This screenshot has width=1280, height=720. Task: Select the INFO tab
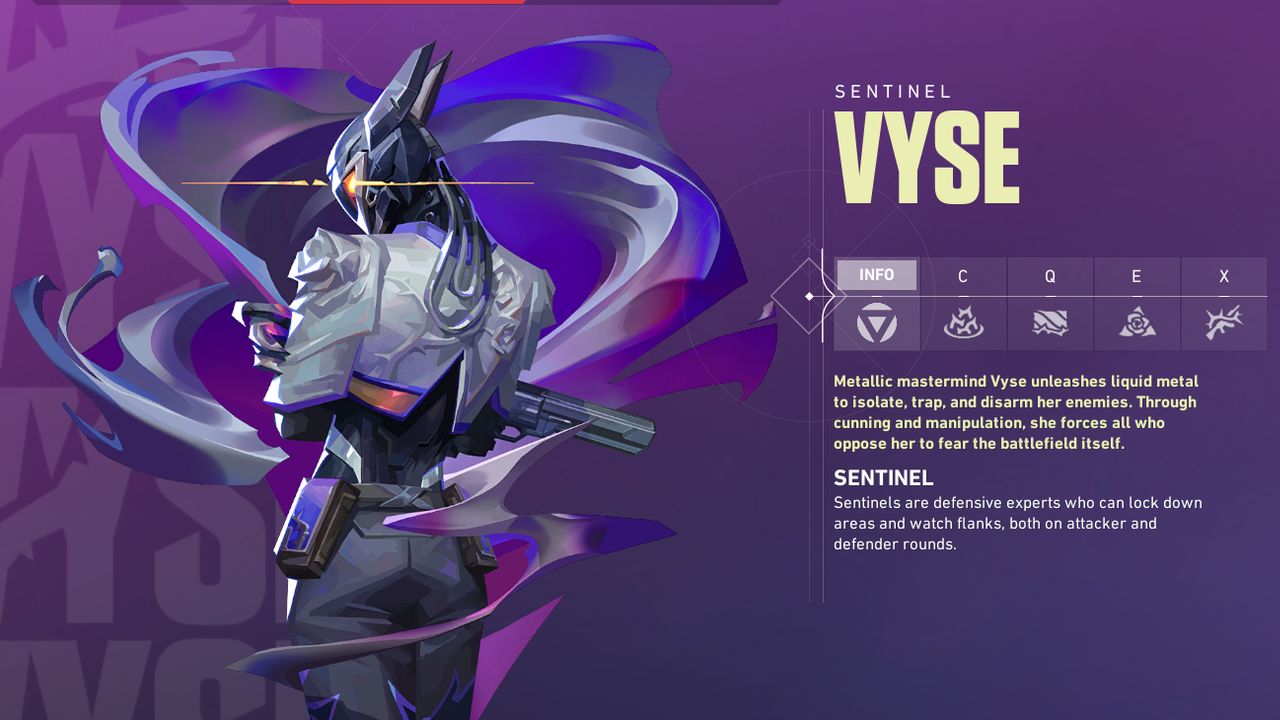(x=876, y=275)
